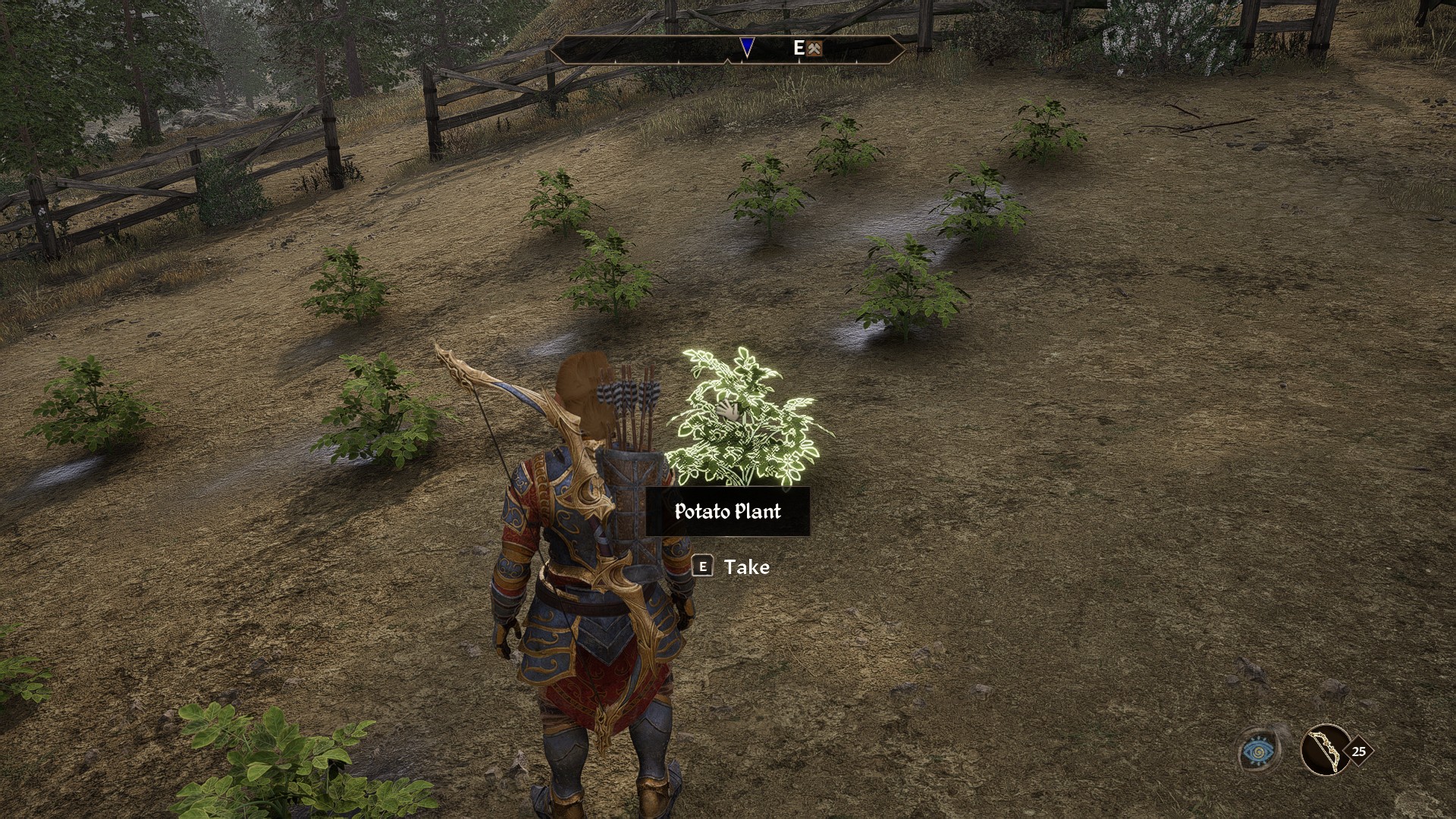This screenshot has height=819, width=1456.
Task: Select the stealth eye indicator icon
Action: coord(1259,751)
